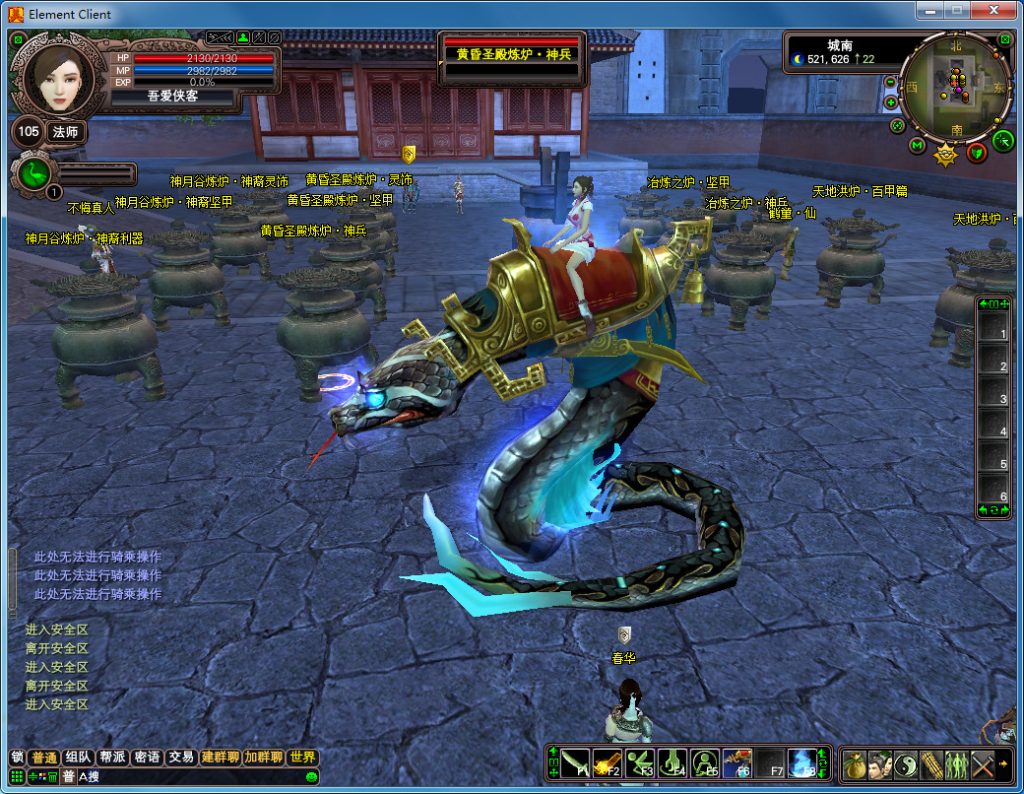
Task: Select the 帮派 chat channel tab
Action: click(111, 757)
